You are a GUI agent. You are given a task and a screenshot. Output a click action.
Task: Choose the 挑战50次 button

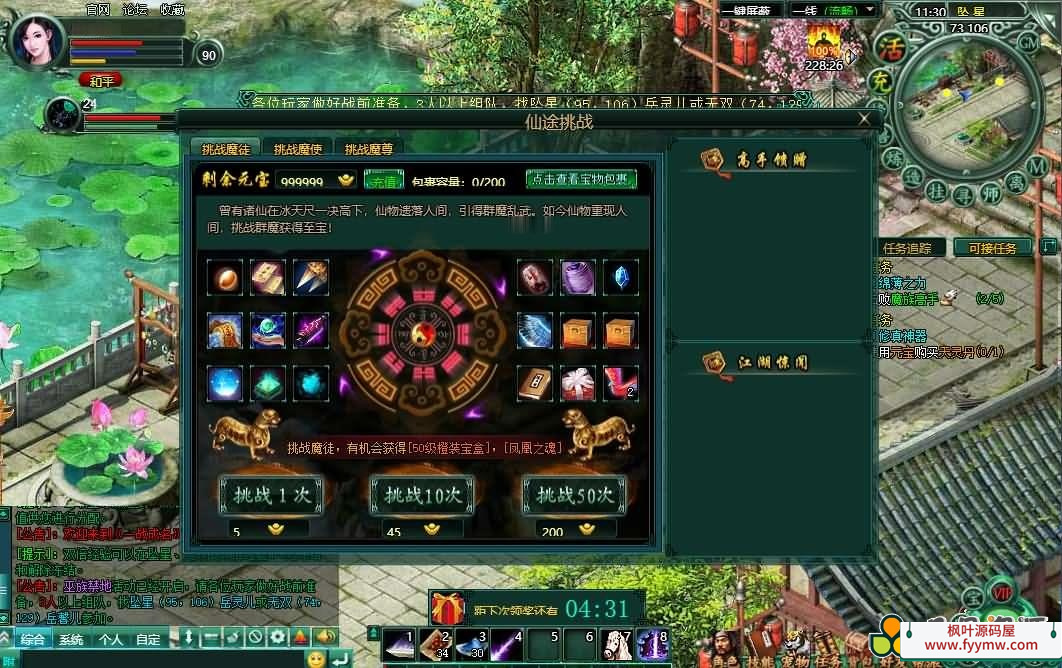[574, 495]
